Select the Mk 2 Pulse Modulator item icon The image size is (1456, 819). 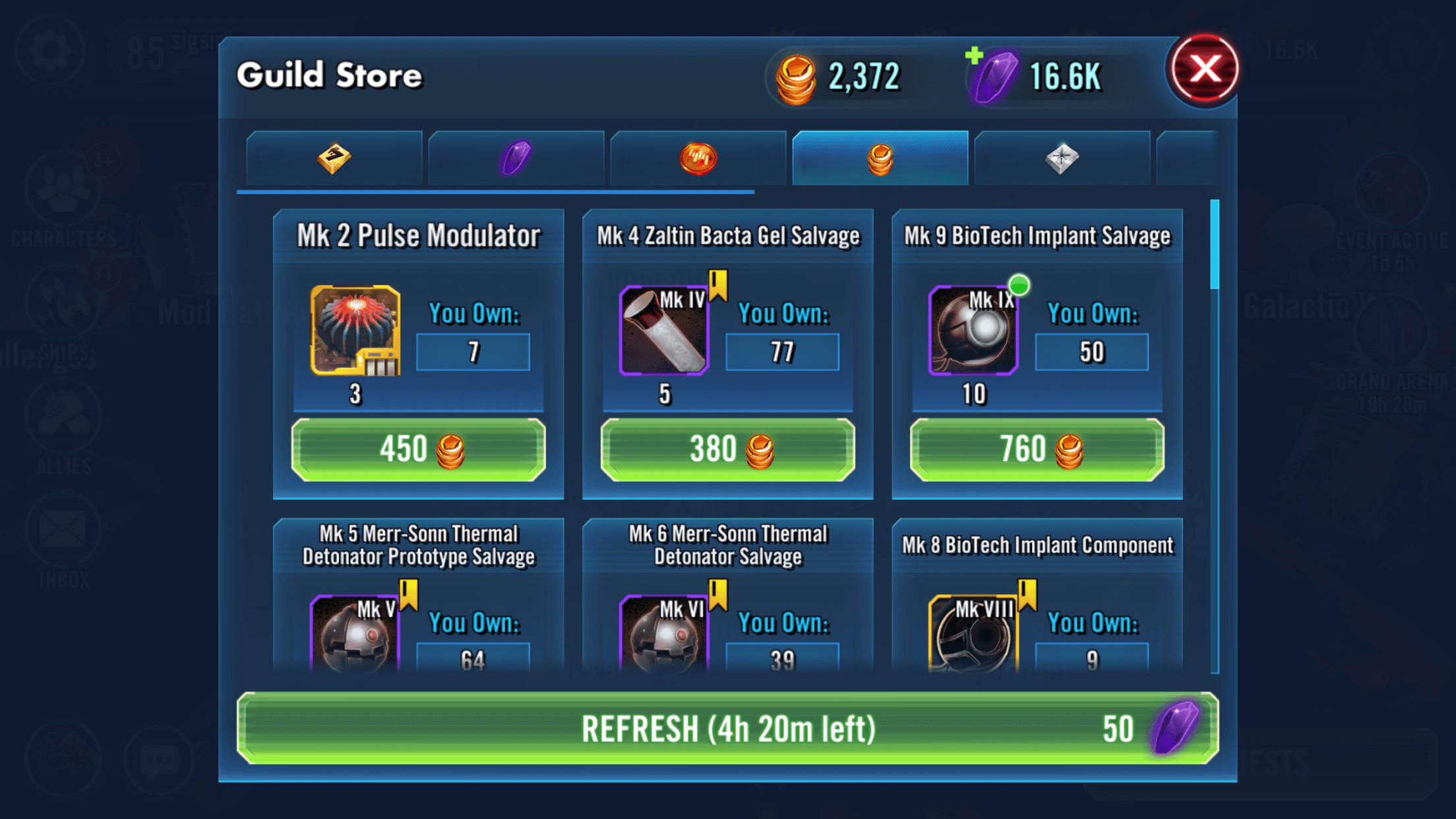click(x=355, y=330)
